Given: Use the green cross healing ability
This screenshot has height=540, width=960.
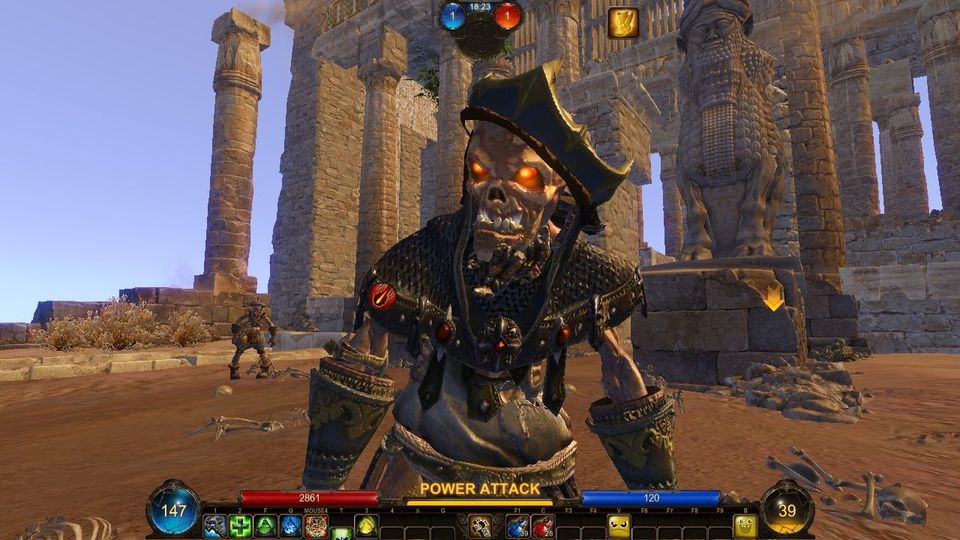Looking at the screenshot, I should pos(240,526).
